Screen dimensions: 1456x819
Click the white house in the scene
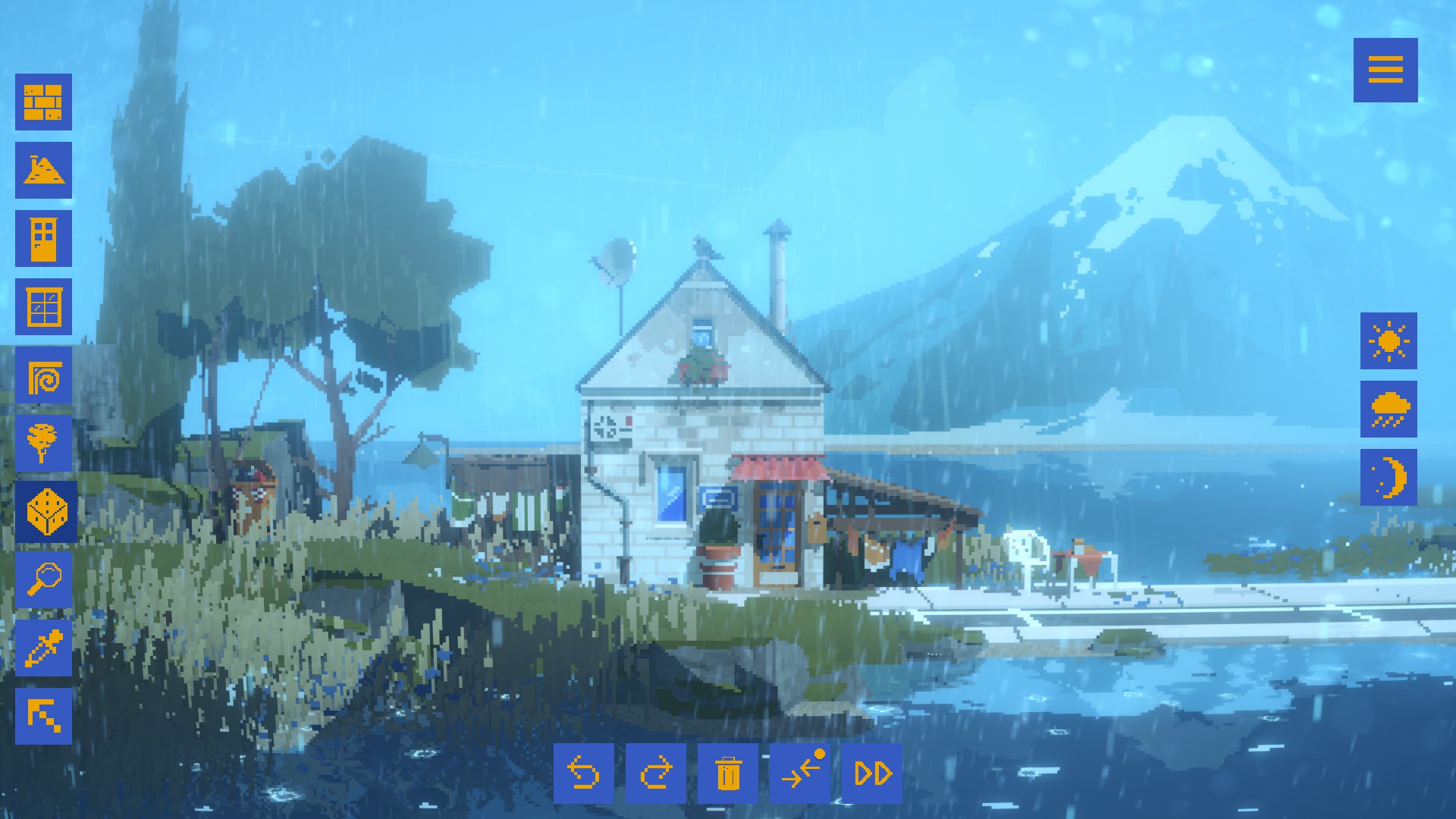click(705, 425)
